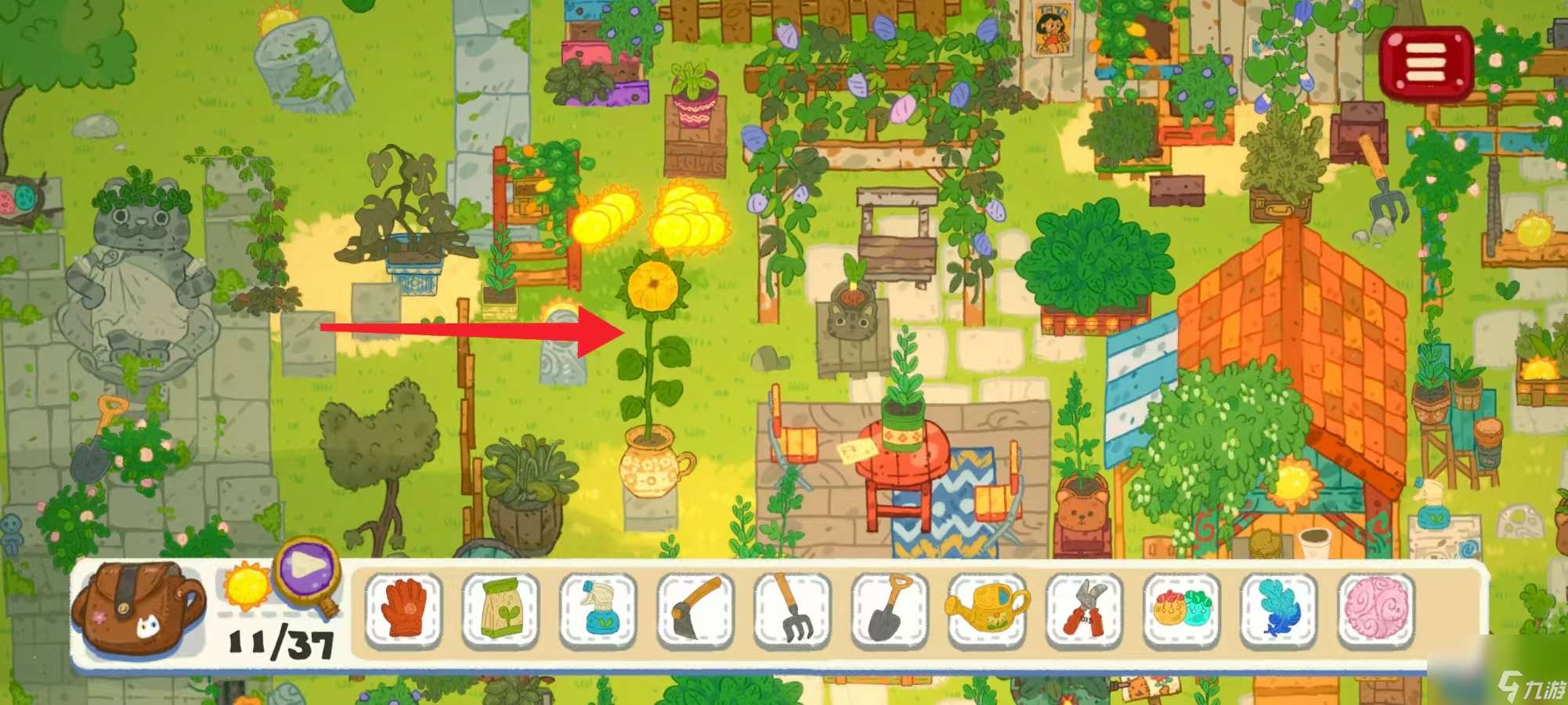Pick the pink swirly ball item

(x=1375, y=611)
